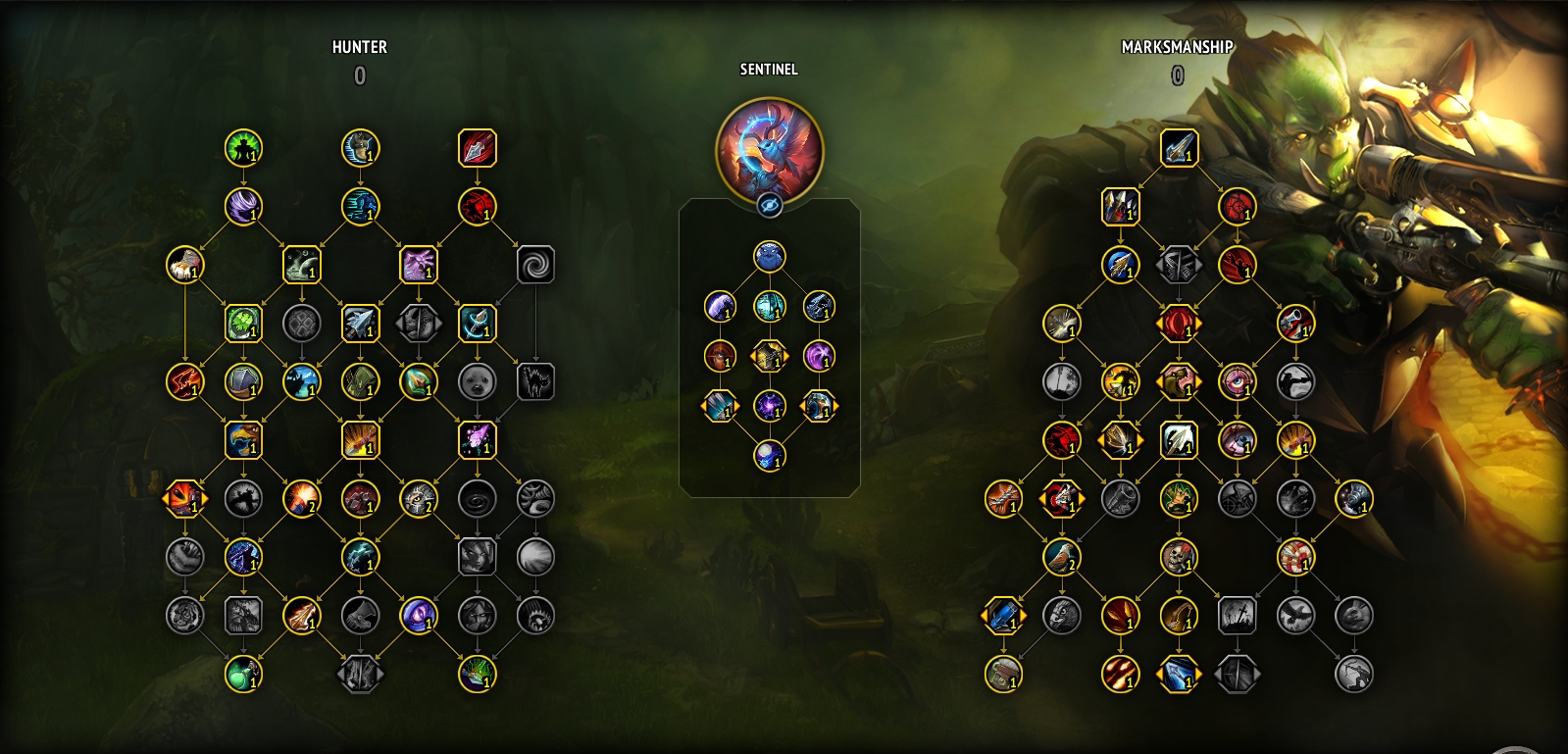Select the red heart talent in Marksmanship
The width and height of the screenshot is (1568, 754).
1237,207
